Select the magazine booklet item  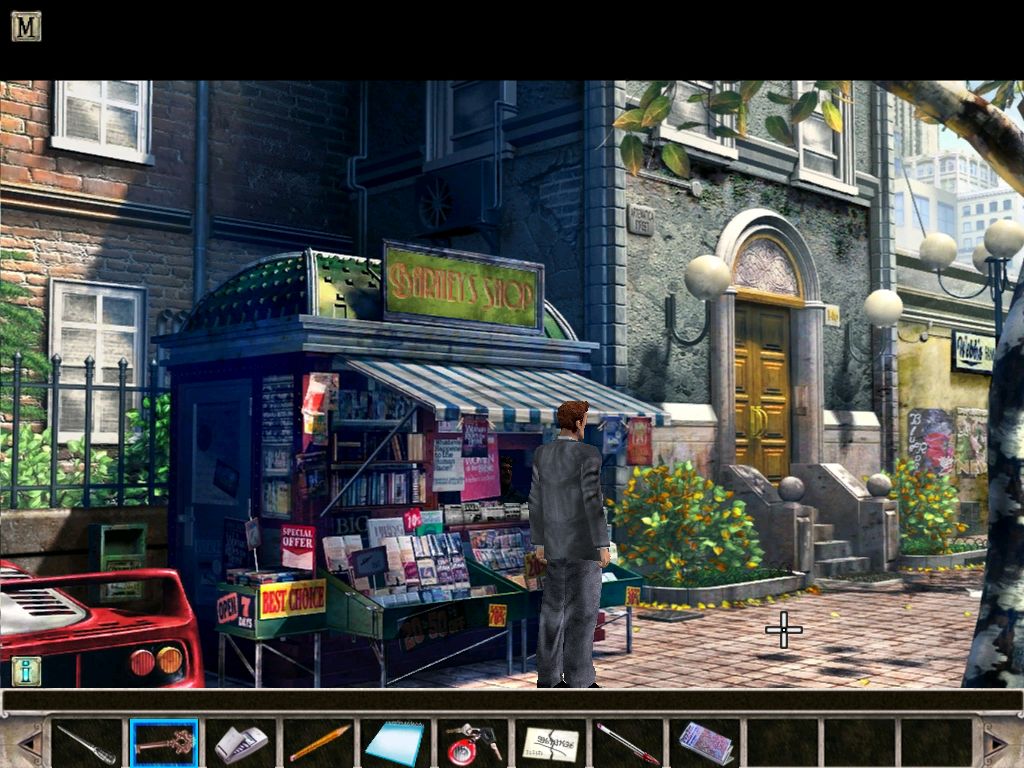click(x=705, y=743)
